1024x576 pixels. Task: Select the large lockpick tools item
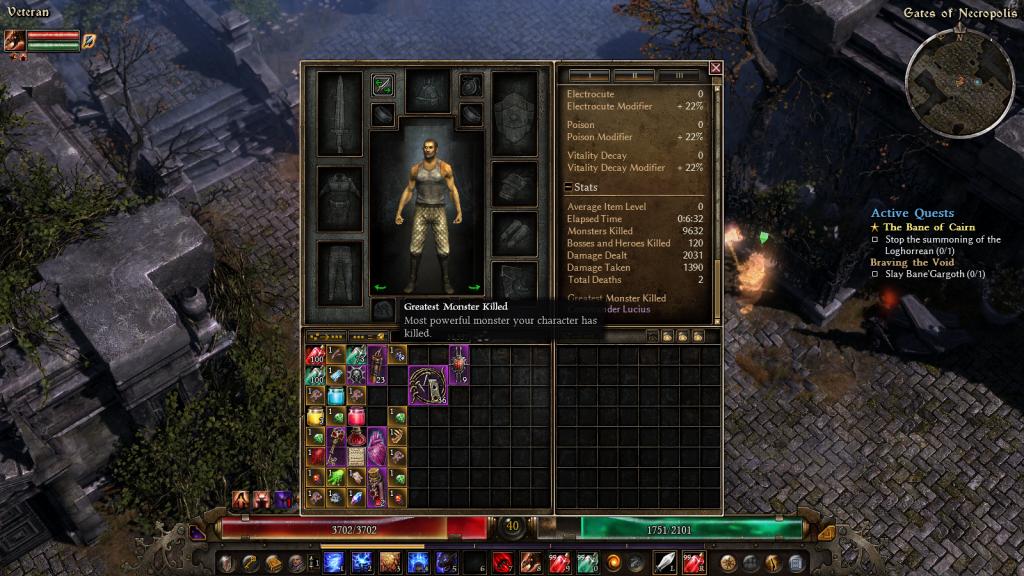pos(428,386)
